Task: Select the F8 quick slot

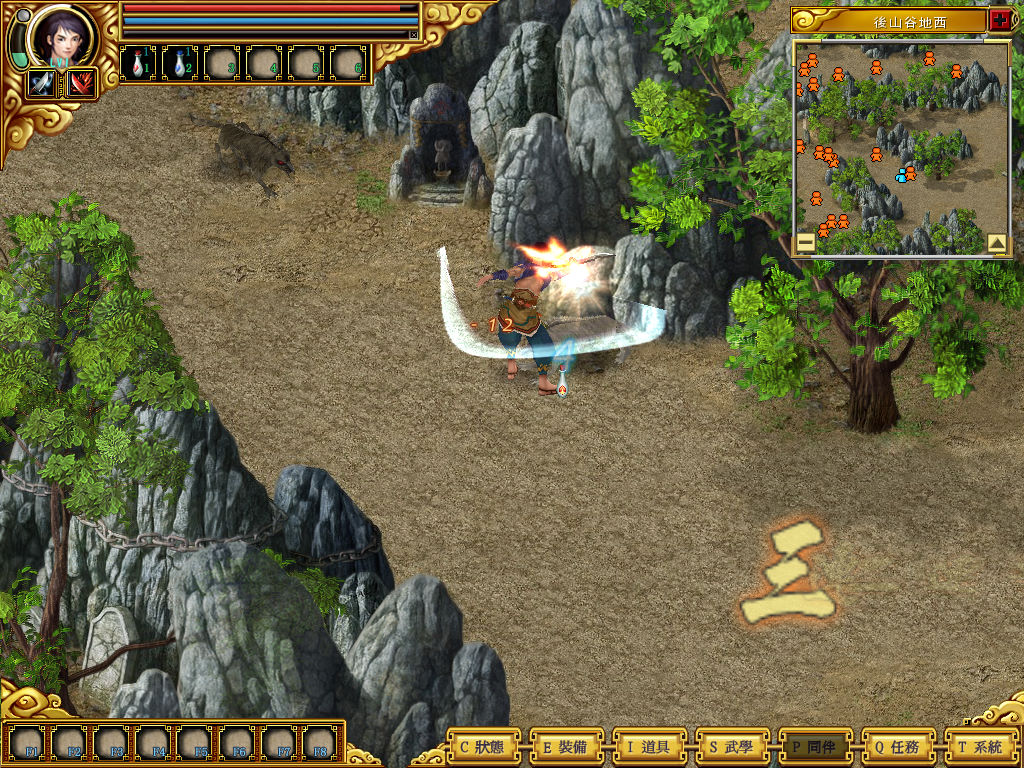Action: point(318,742)
